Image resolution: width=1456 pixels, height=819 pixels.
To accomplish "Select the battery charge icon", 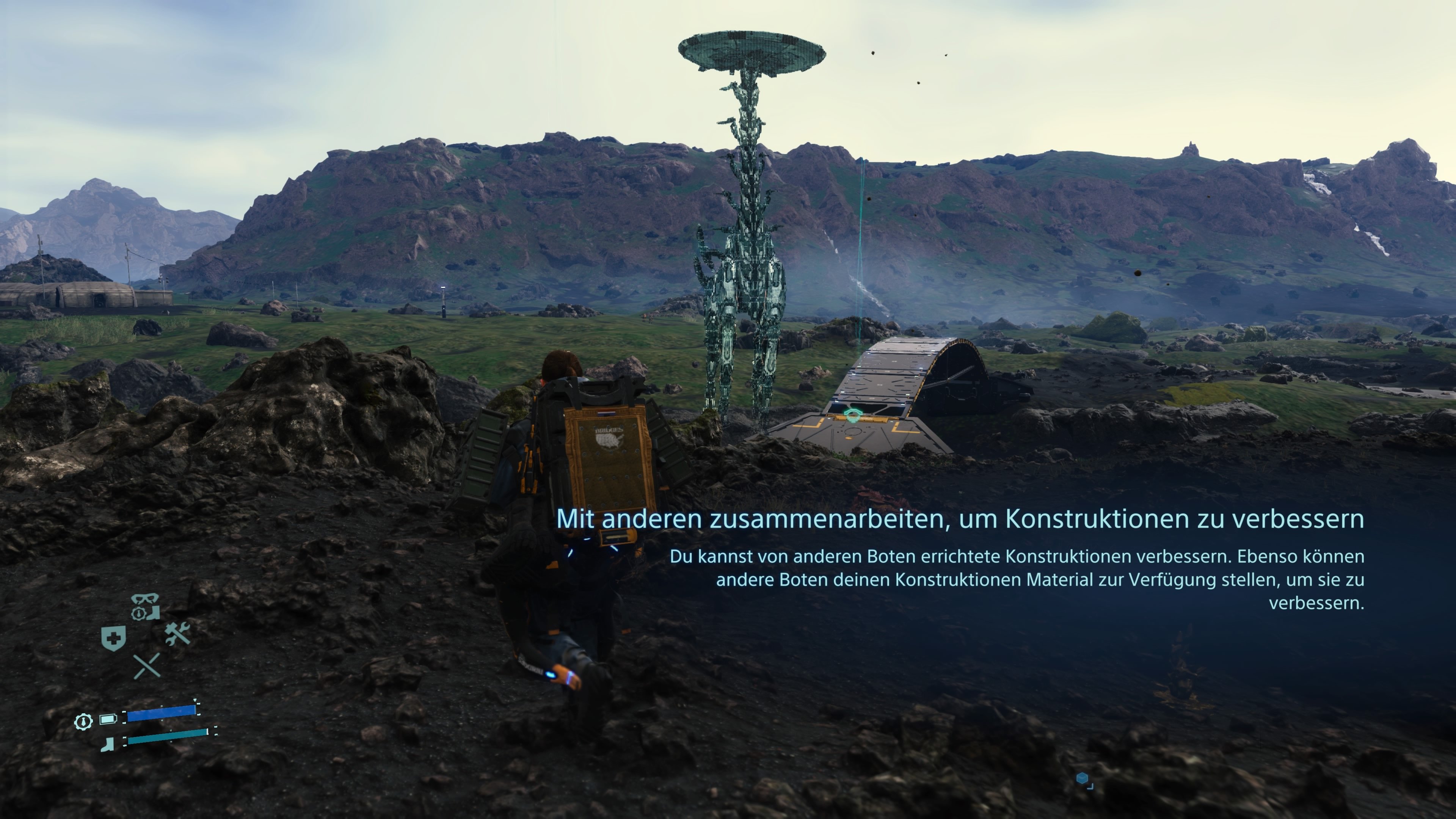I will (108, 720).
